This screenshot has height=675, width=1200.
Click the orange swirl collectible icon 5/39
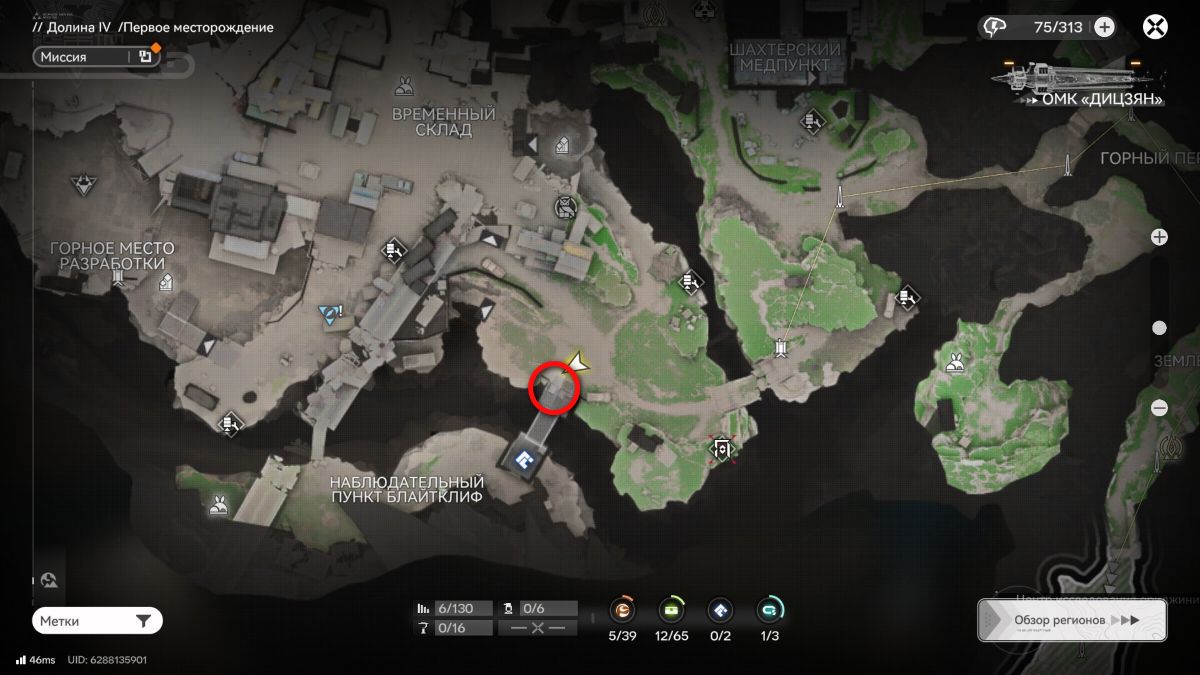click(624, 609)
